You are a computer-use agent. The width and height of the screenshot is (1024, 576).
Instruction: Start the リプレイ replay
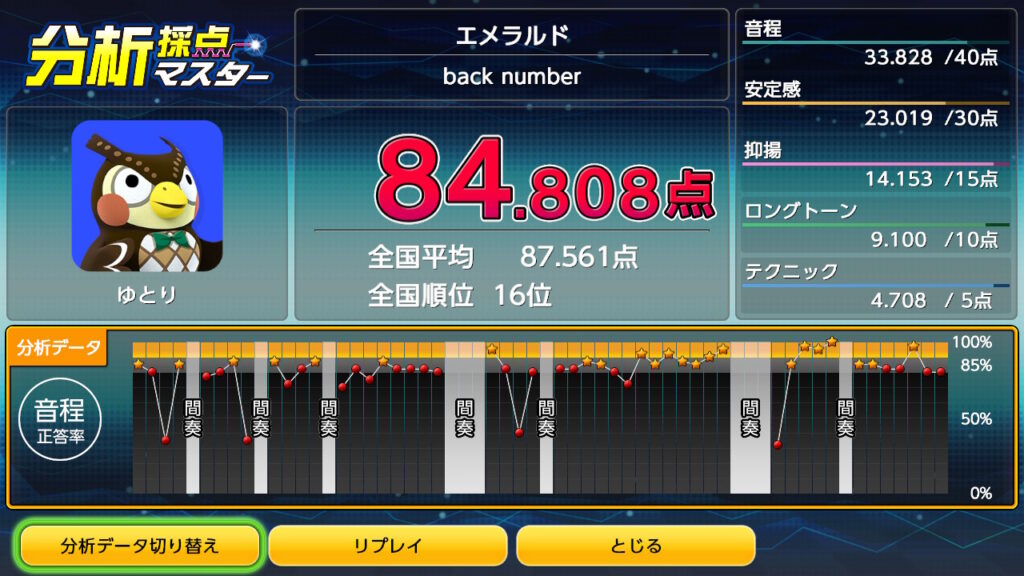[388, 546]
